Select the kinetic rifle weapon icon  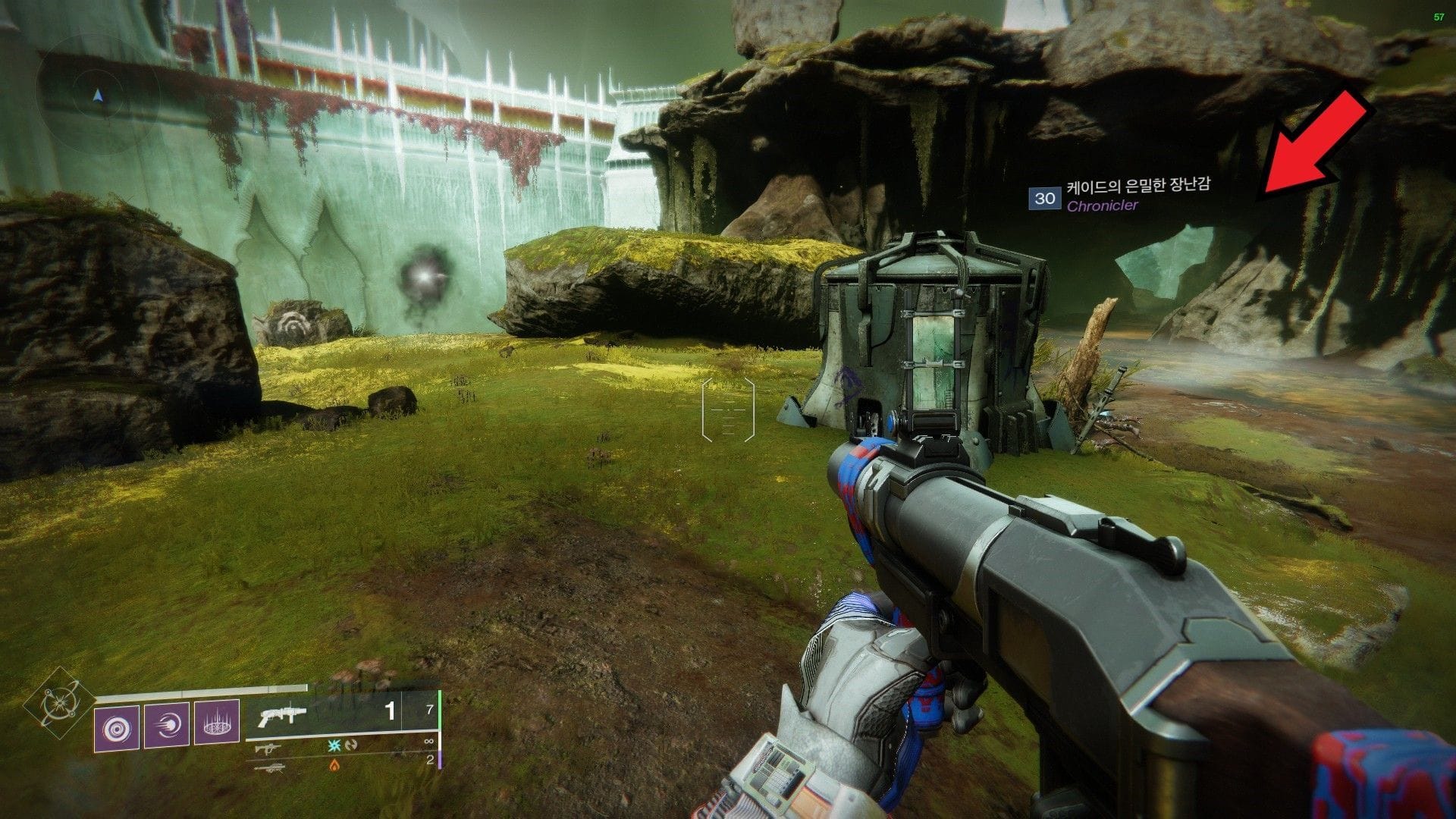268,749
